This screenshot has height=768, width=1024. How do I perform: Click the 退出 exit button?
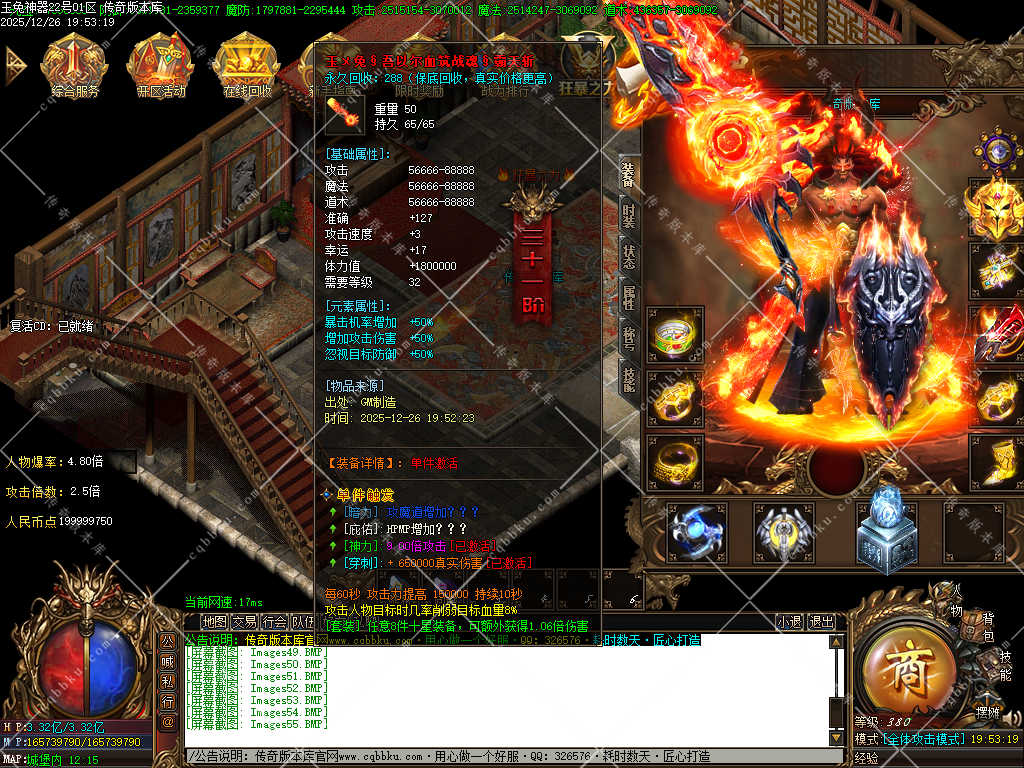coord(821,622)
